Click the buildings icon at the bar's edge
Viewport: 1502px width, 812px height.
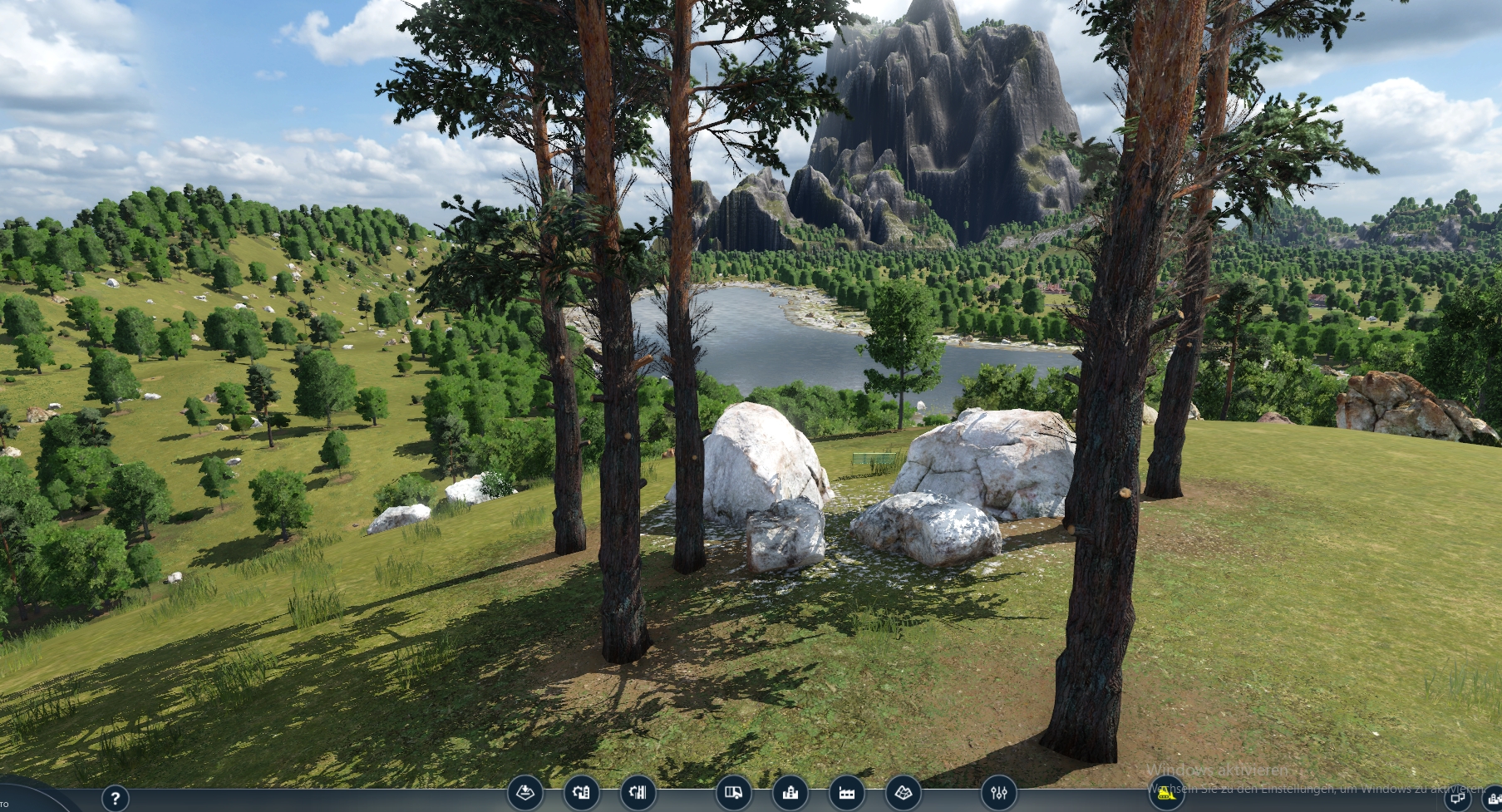tap(1494, 800)
